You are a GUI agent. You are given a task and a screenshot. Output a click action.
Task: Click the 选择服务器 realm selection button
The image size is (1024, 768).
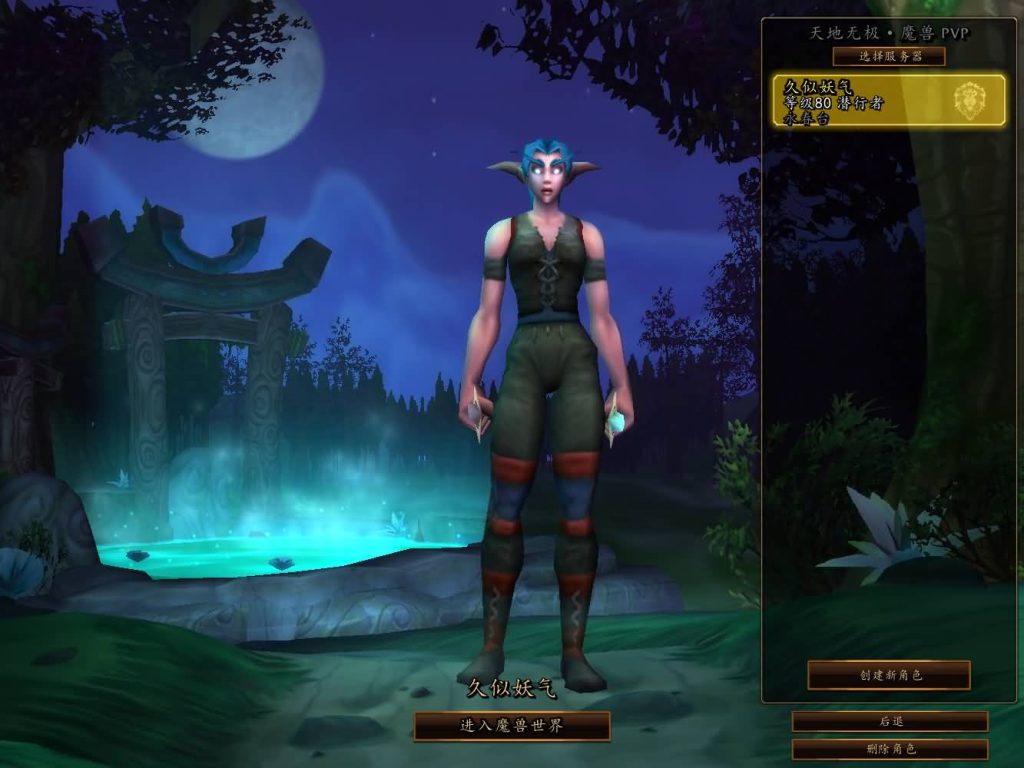pyautogui.click(x=889, y=56)
